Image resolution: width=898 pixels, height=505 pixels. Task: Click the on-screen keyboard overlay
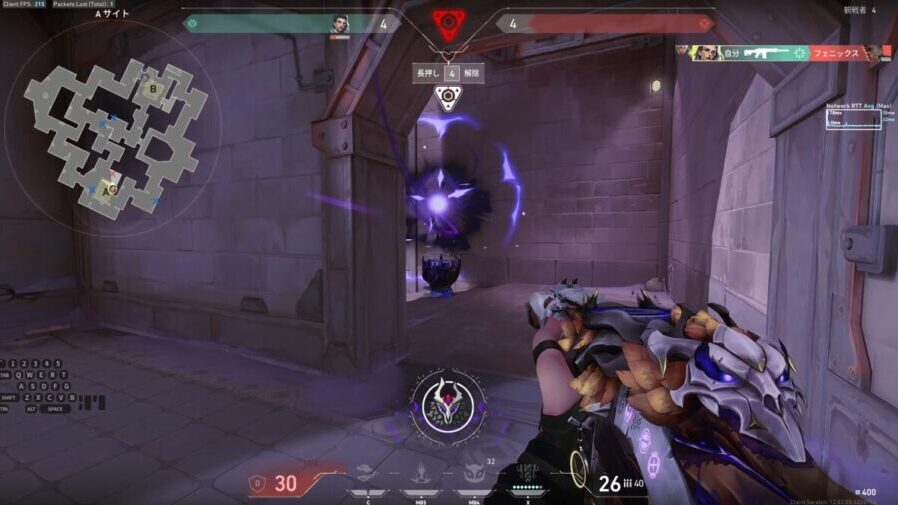[x=40, y=385]
